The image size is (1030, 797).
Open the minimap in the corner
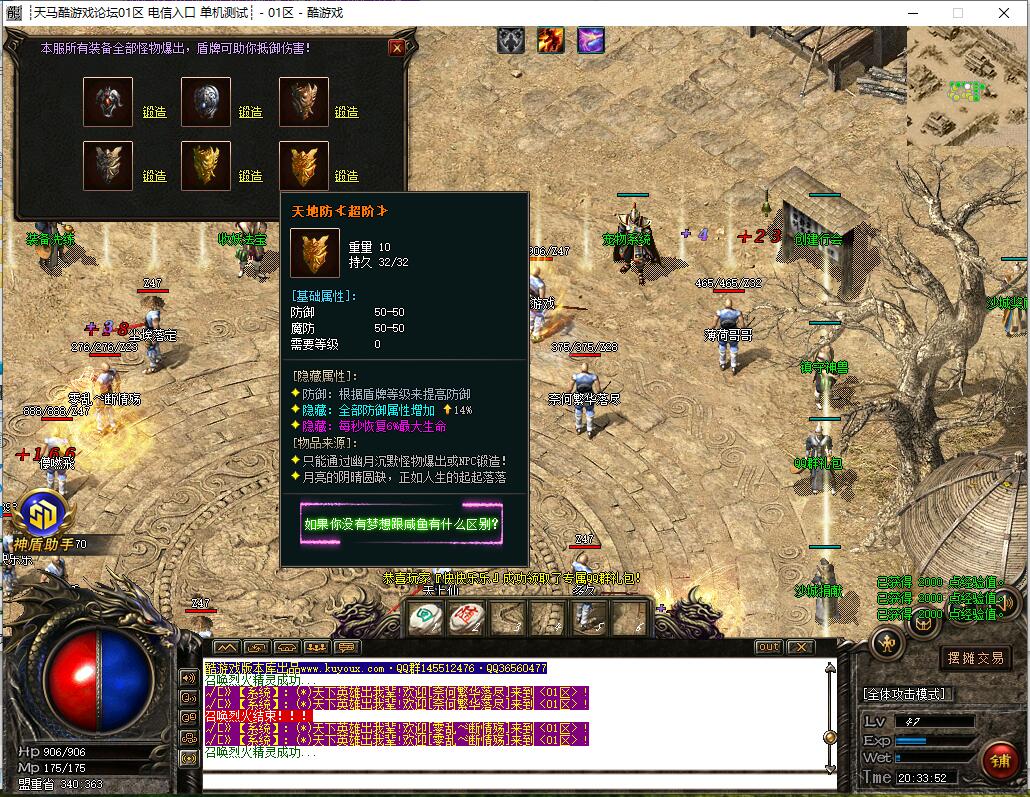[x=967, y=87]
